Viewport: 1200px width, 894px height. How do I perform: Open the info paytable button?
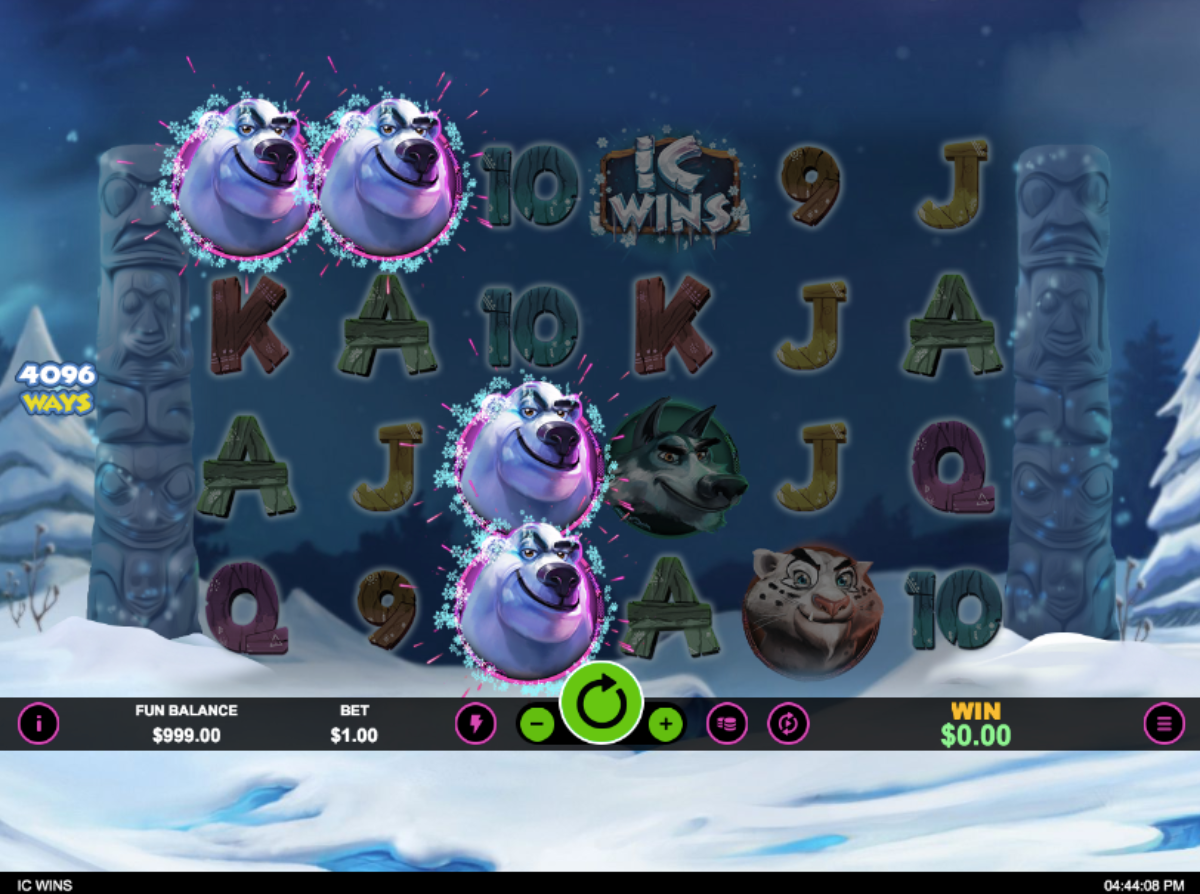click(x=39, y=723)
